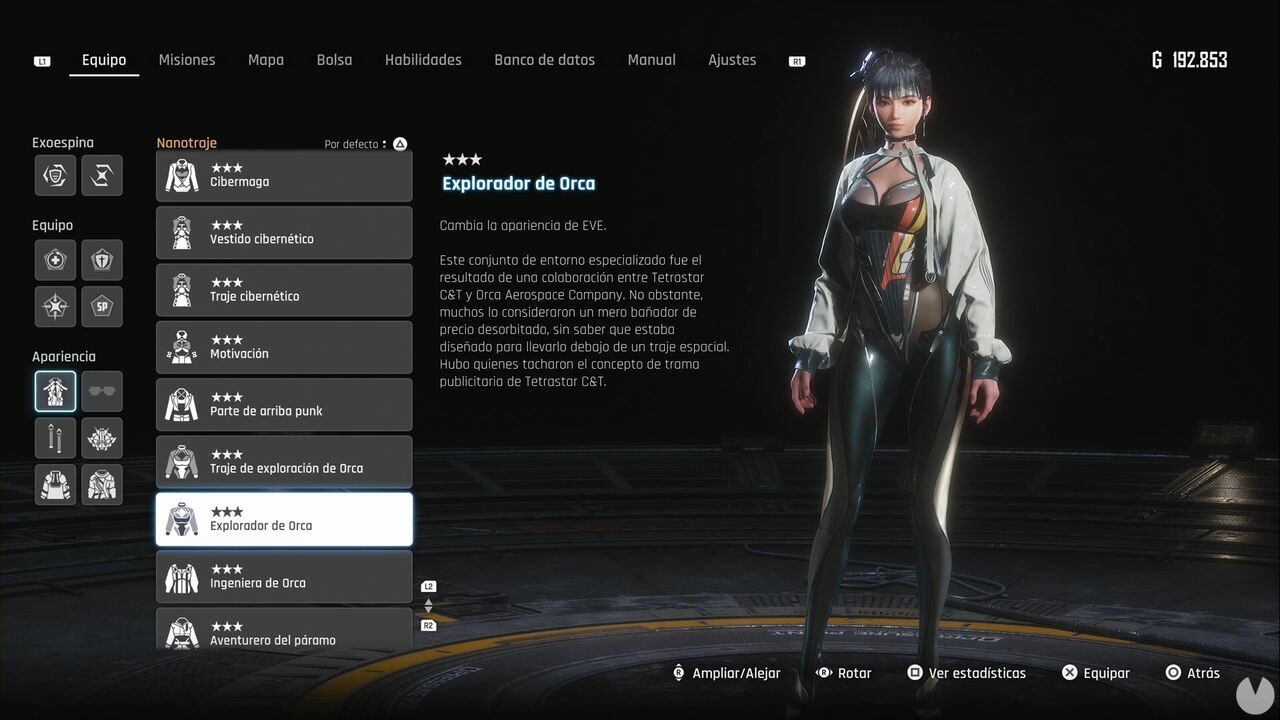Open the drone skin appearance slot
Screen dimensions: 1280x720
[102, 438]
